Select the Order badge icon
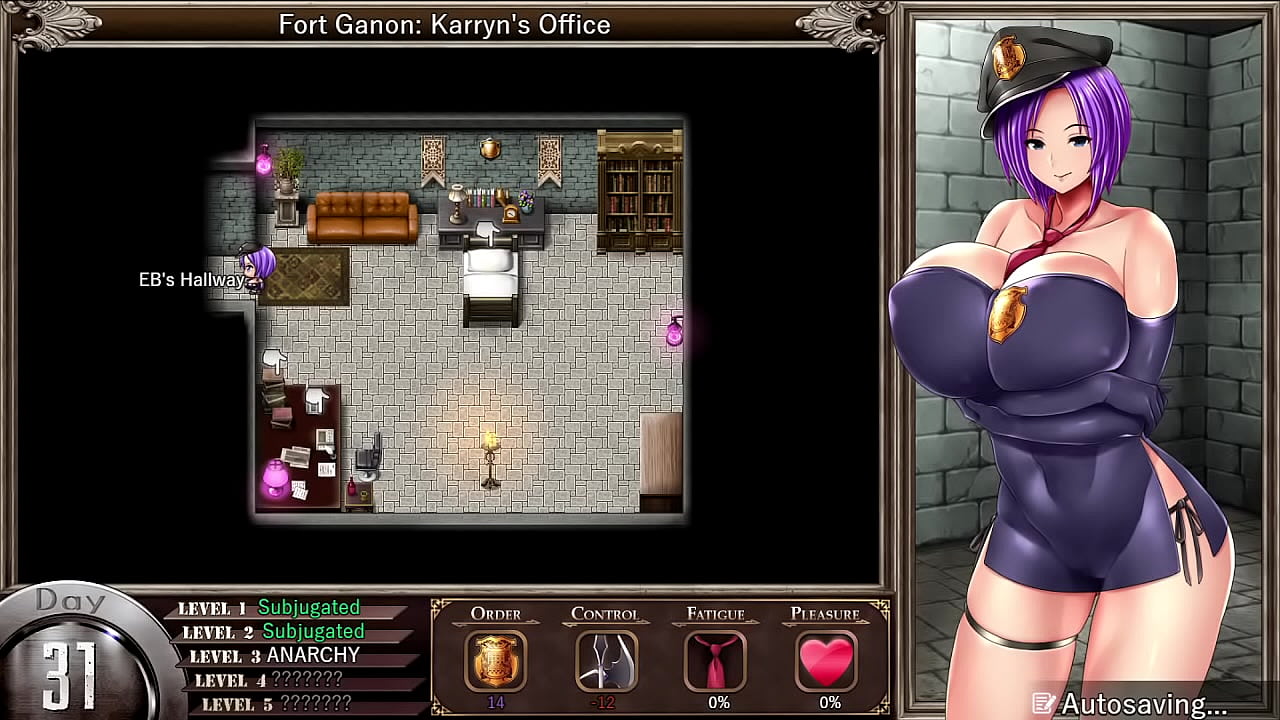Image resolution: width=1280 pixels, height=720 pixels. coord(497,660)
